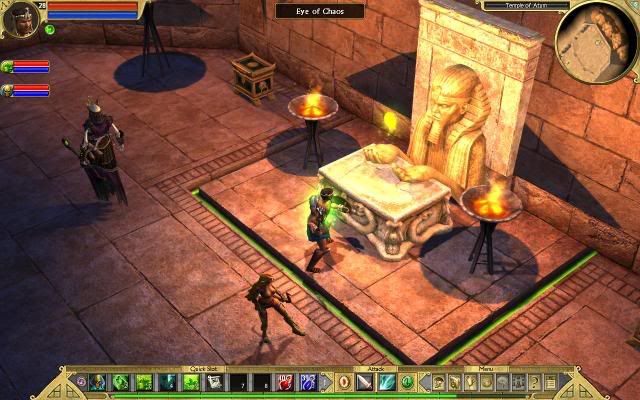Open the quest log list button
This screenshot has height=400, width=640.
(x=550, y=381)
